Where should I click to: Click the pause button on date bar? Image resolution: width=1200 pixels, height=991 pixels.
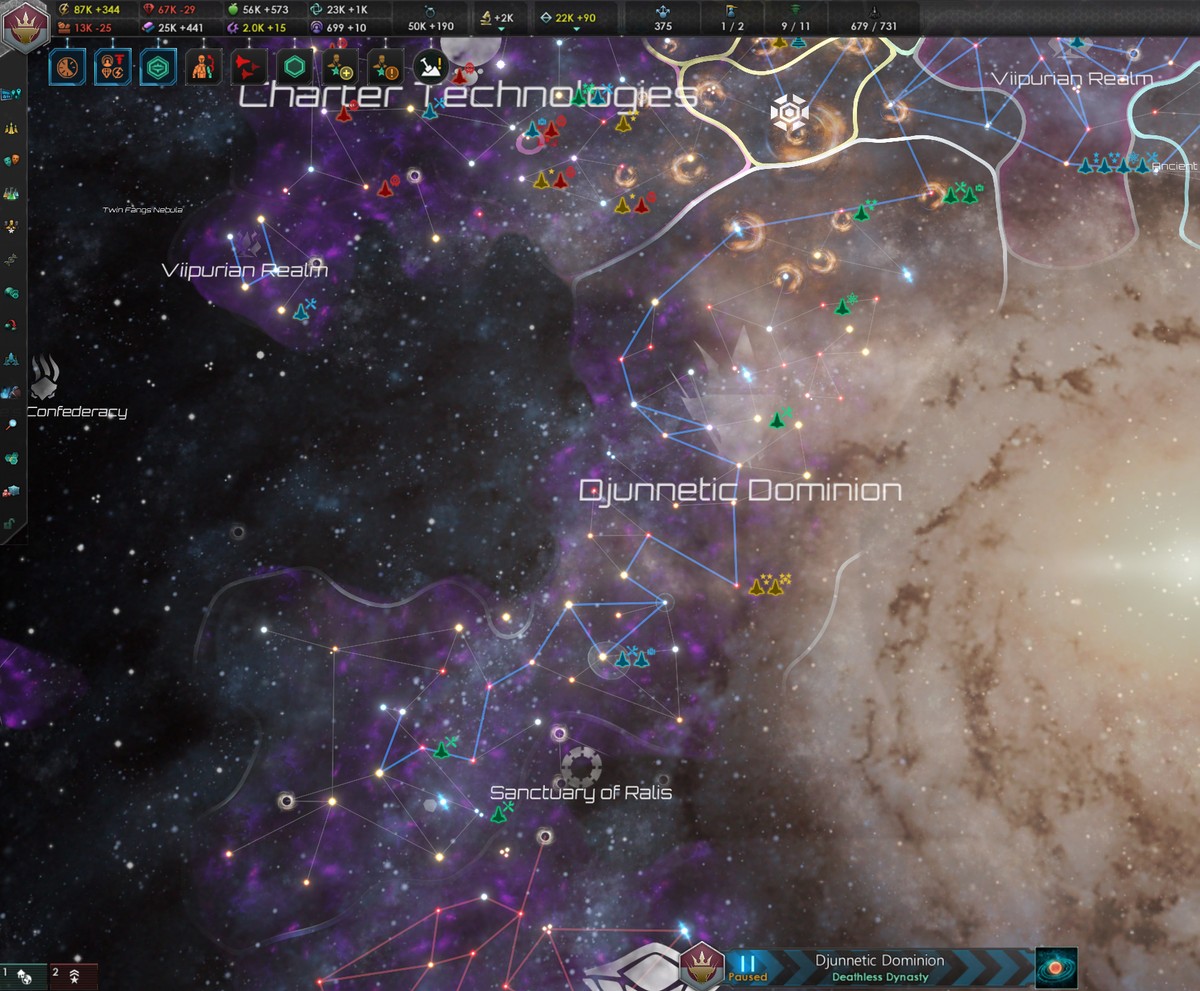[748, 964]
